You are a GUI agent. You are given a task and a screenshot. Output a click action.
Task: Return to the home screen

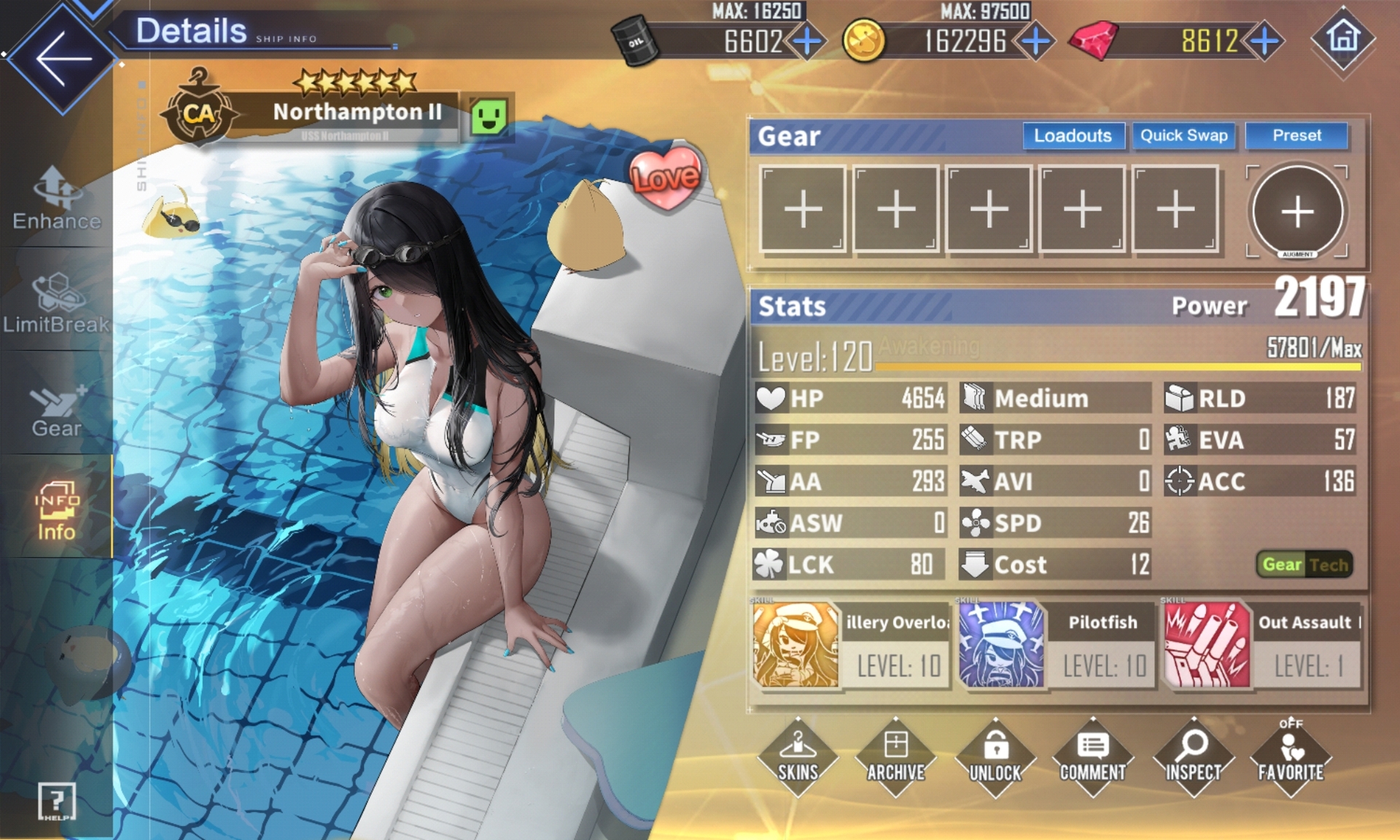click(x=1343, y=38)
